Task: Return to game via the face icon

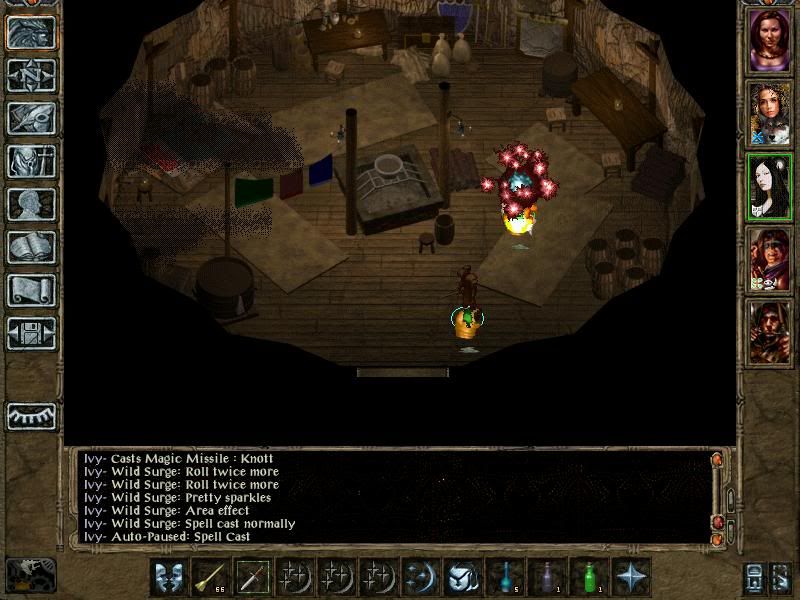Action: point(31,31)
